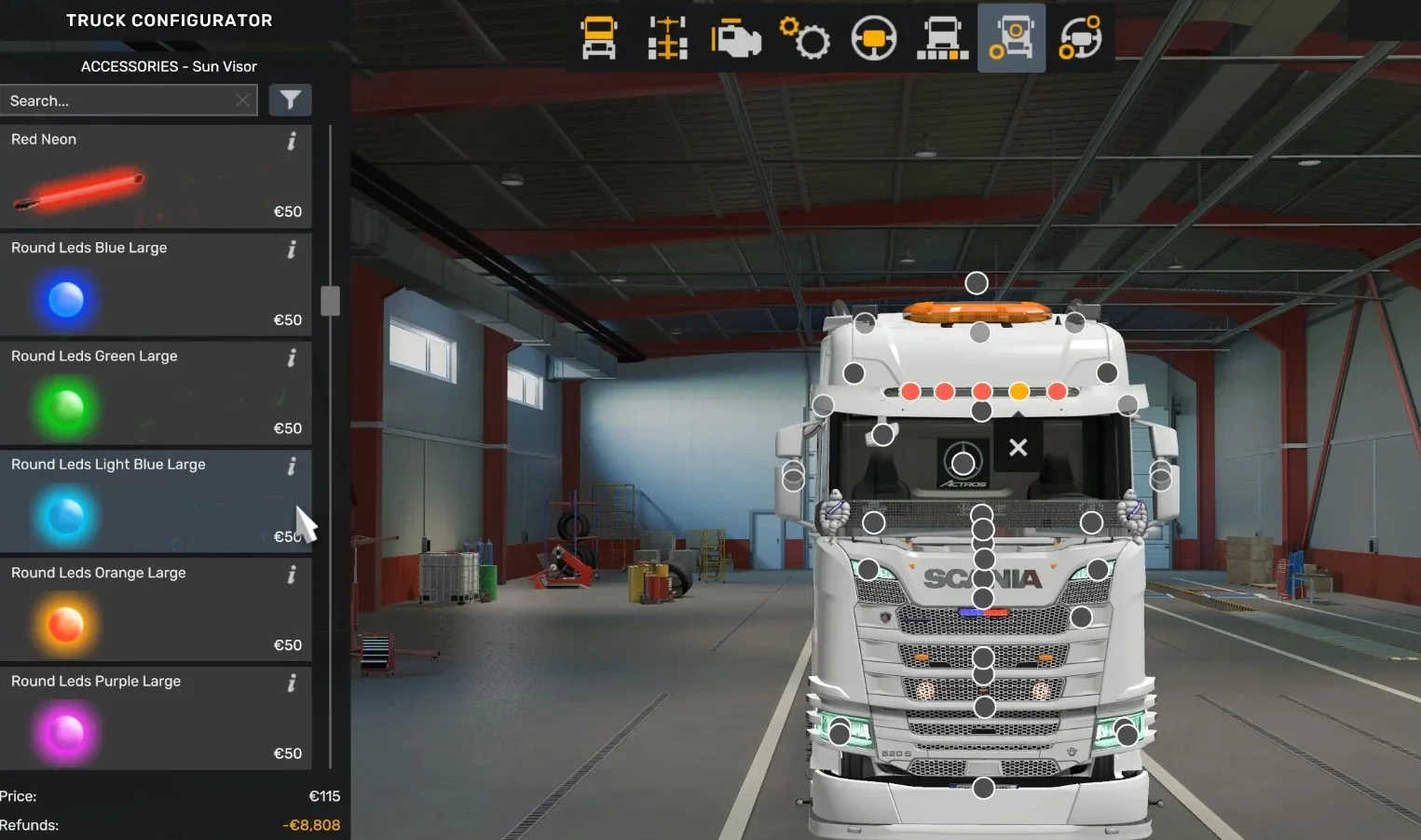Clear the search field with the X
The image size is (1421, 840).
tap(242, 100)
